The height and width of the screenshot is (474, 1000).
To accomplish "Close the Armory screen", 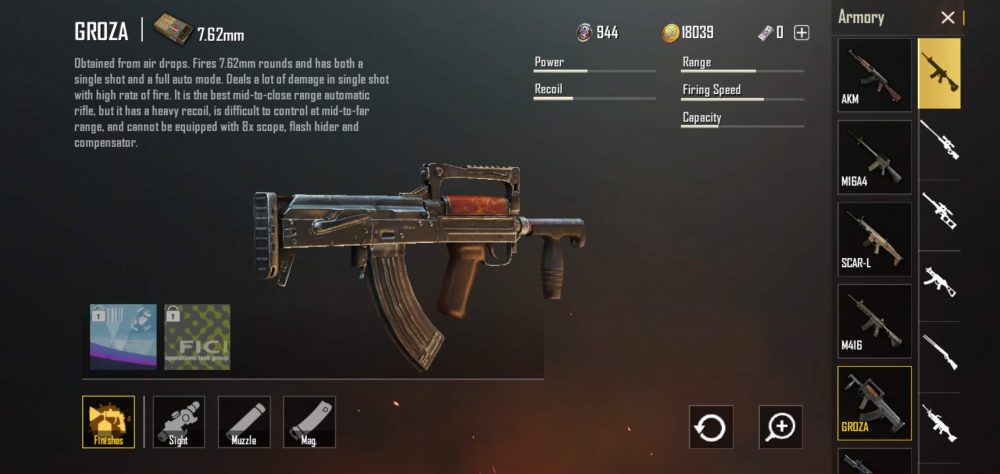I will (x=948, y=18).
